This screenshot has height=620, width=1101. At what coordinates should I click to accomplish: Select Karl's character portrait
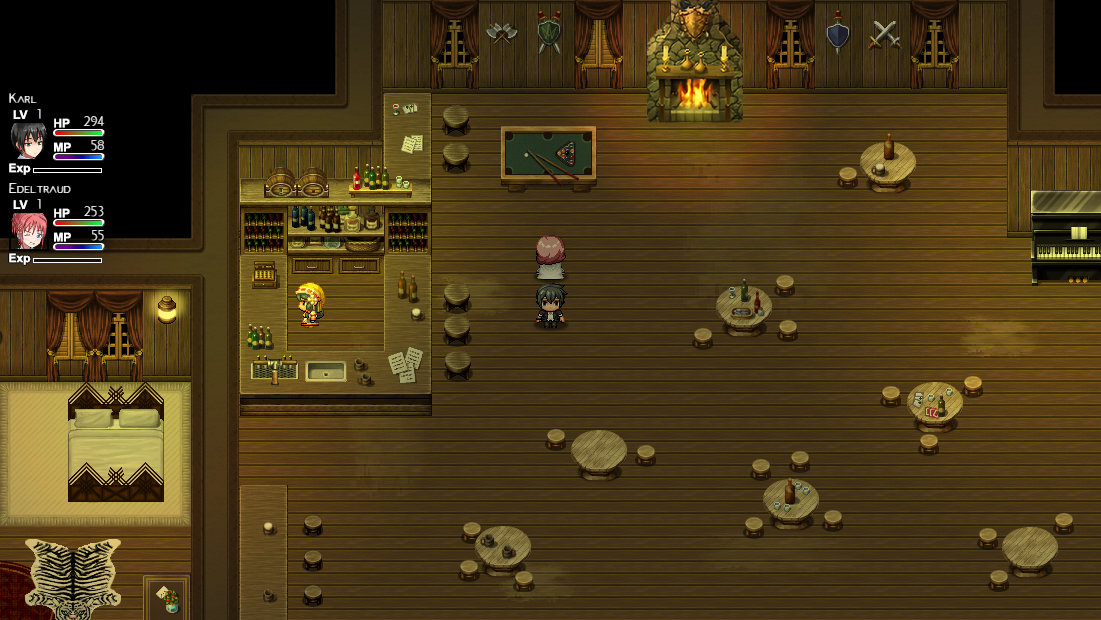point(28,140)
